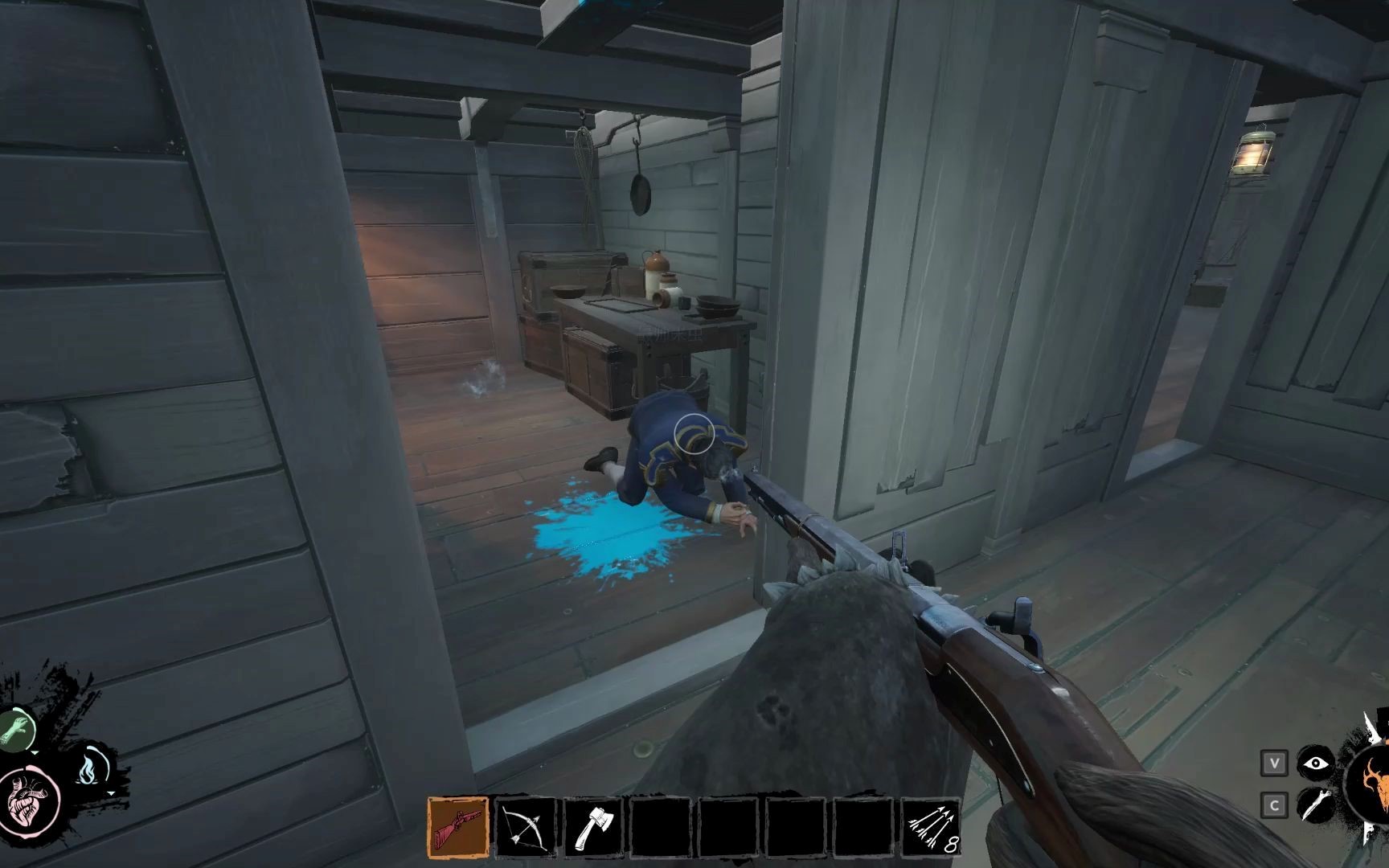Activate the bone knife ability icon
This screenshot has height=868, width=1389.
[x=1314, y=805]
